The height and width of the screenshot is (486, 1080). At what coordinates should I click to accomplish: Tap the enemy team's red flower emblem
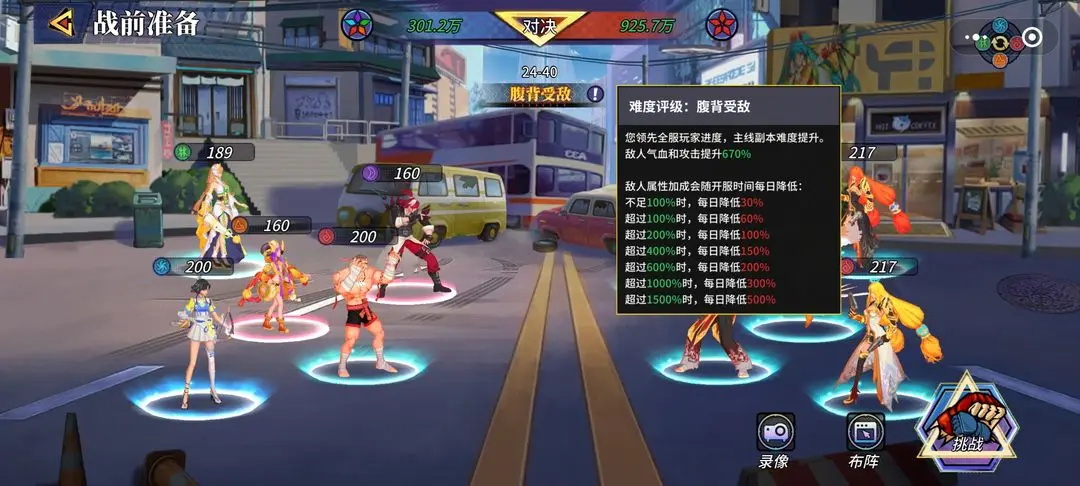(722, 24)
